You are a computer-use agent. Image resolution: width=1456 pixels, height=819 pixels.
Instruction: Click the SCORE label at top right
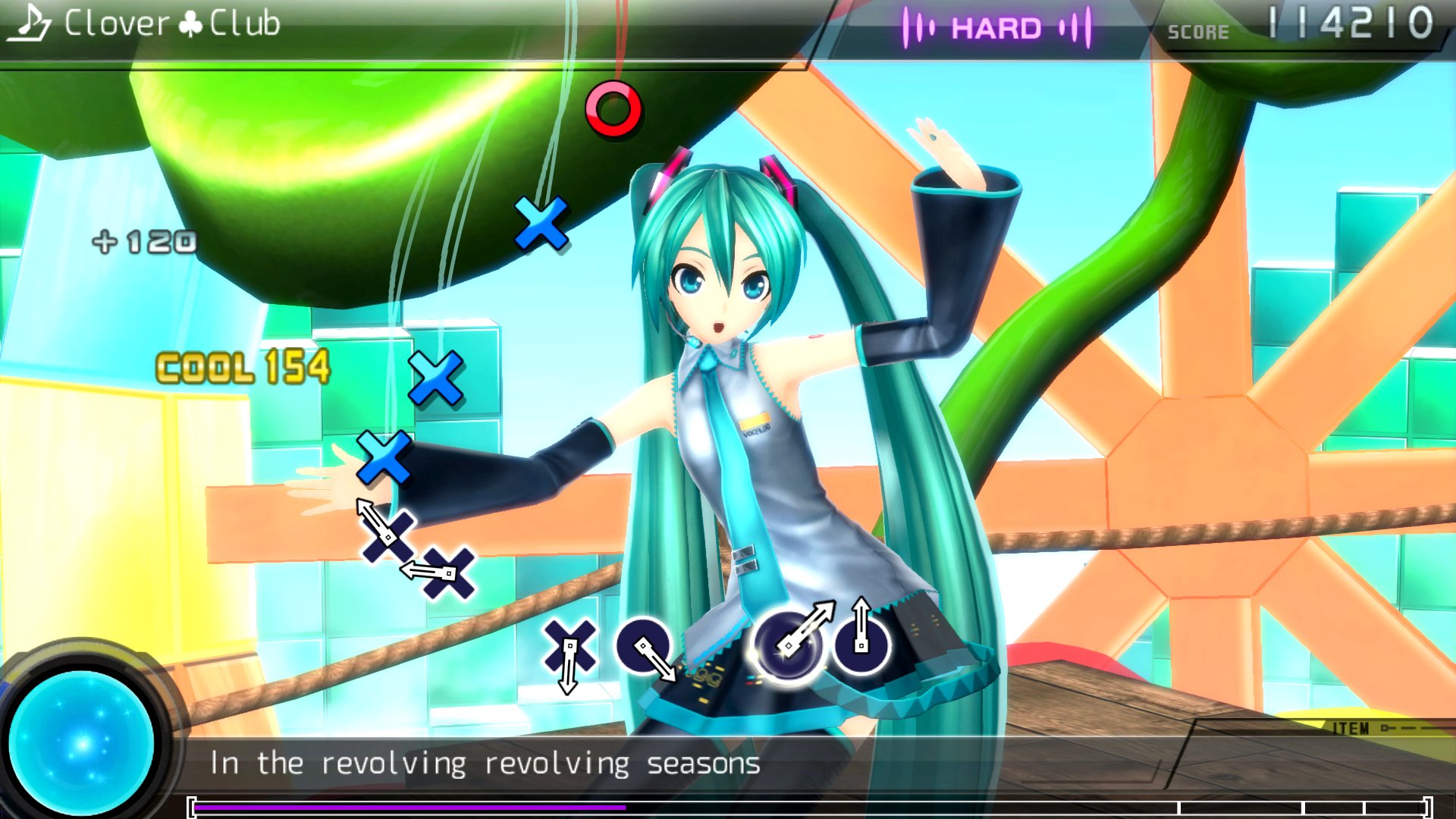[1200, 32]
